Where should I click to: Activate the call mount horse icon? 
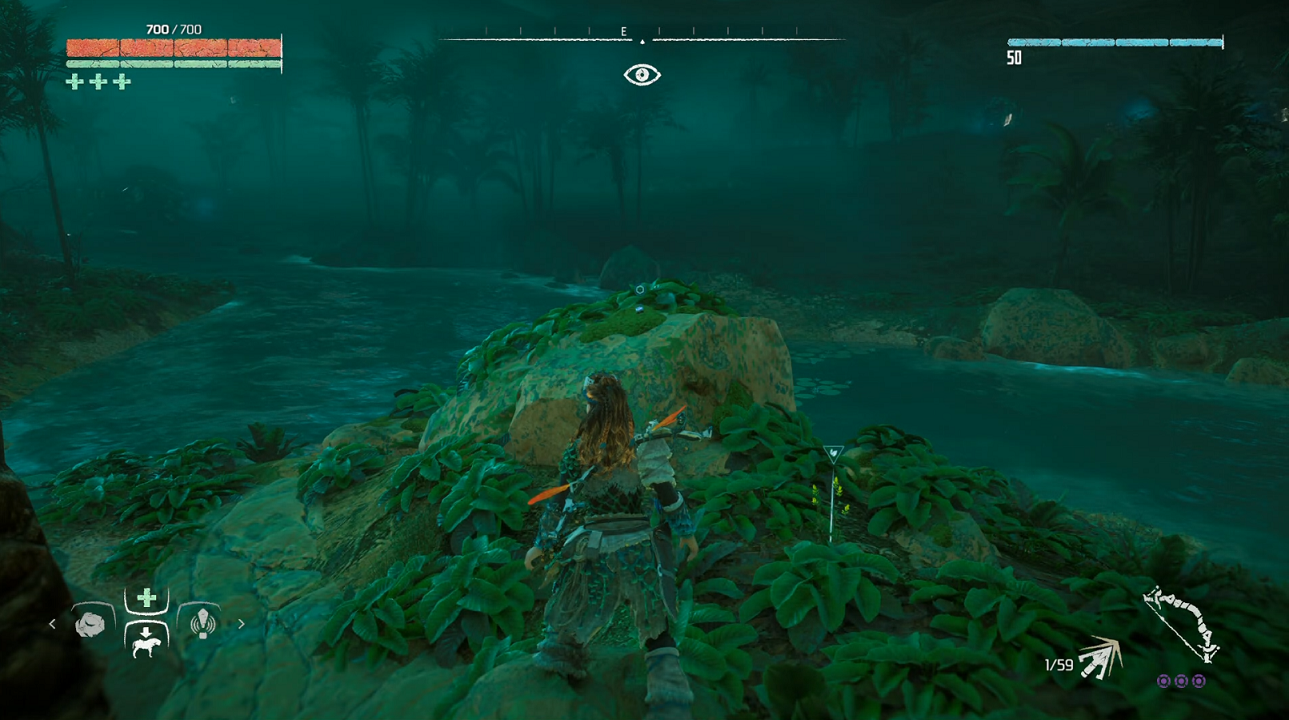146,640
